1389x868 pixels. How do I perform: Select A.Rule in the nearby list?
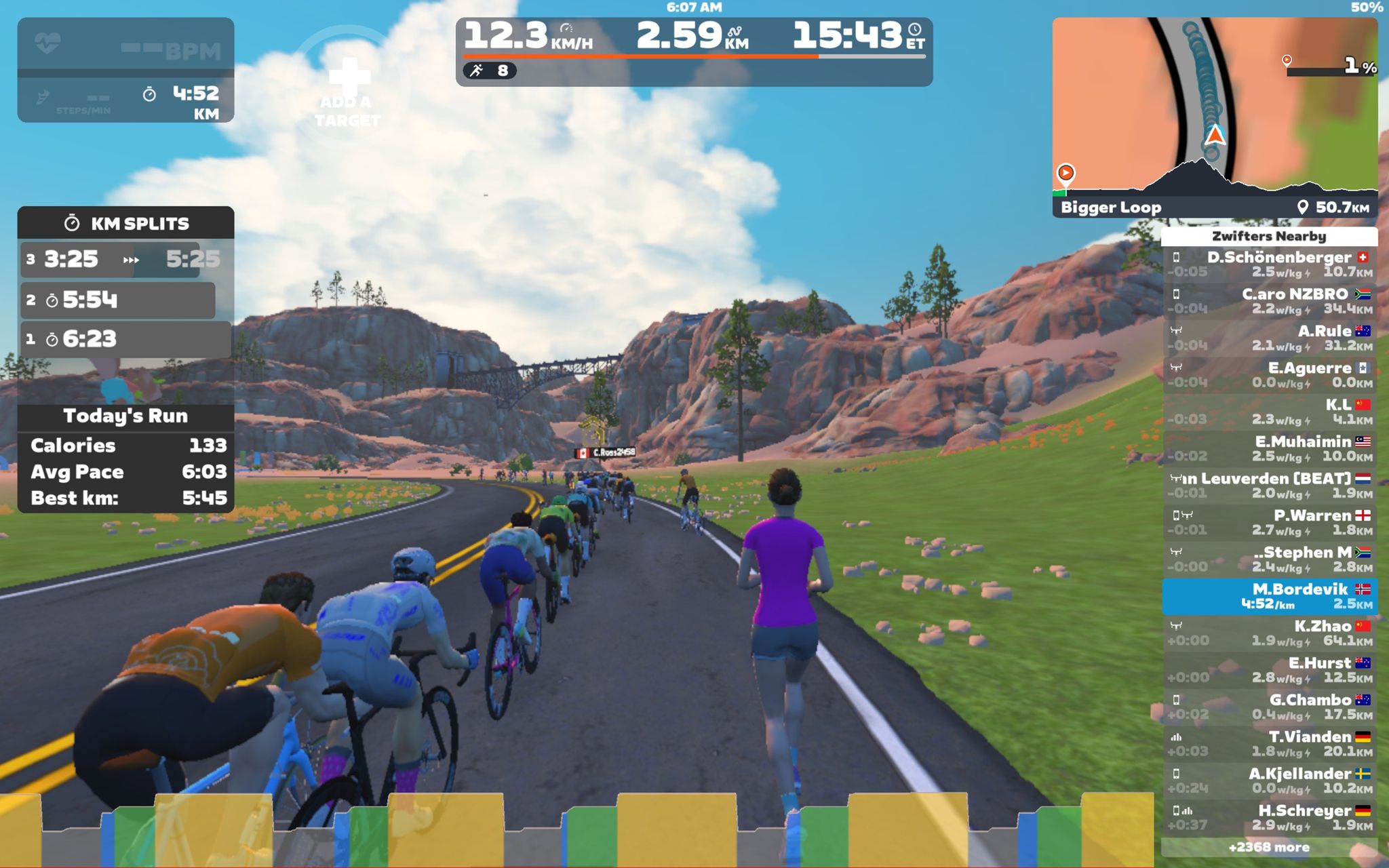[x=1270, y=338]
